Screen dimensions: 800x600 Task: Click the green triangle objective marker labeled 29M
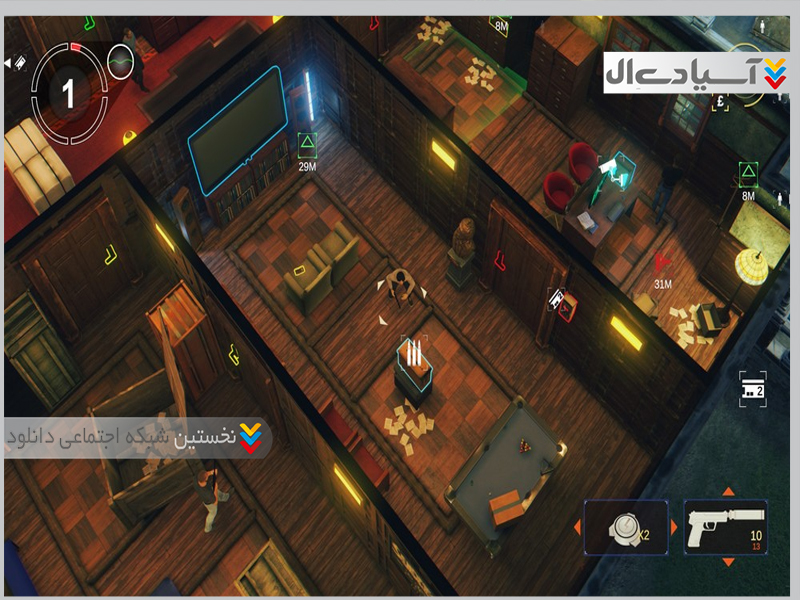click(306, 142)
